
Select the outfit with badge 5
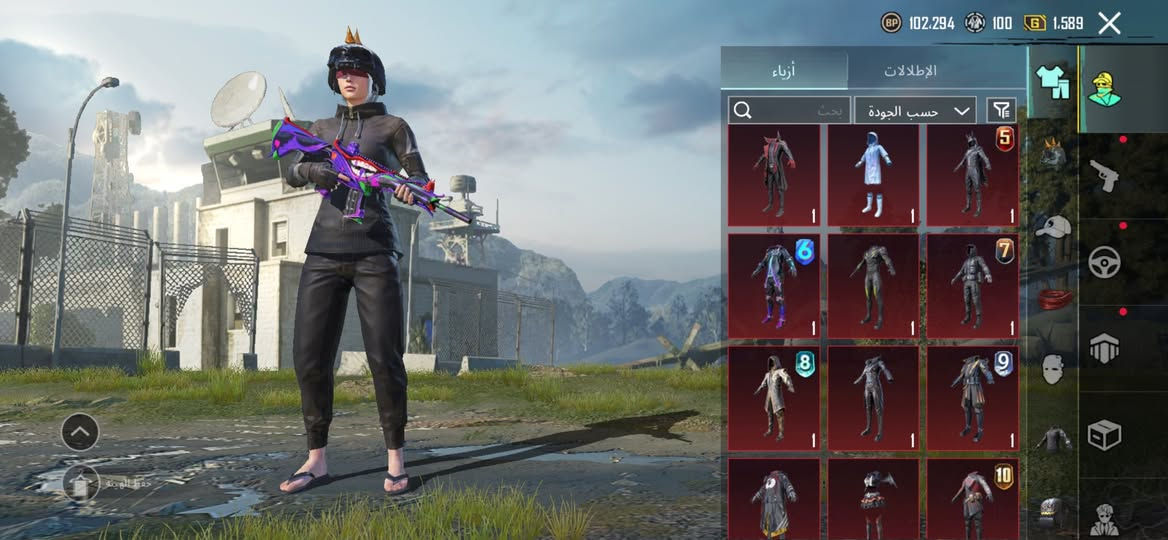click(972, 175)
